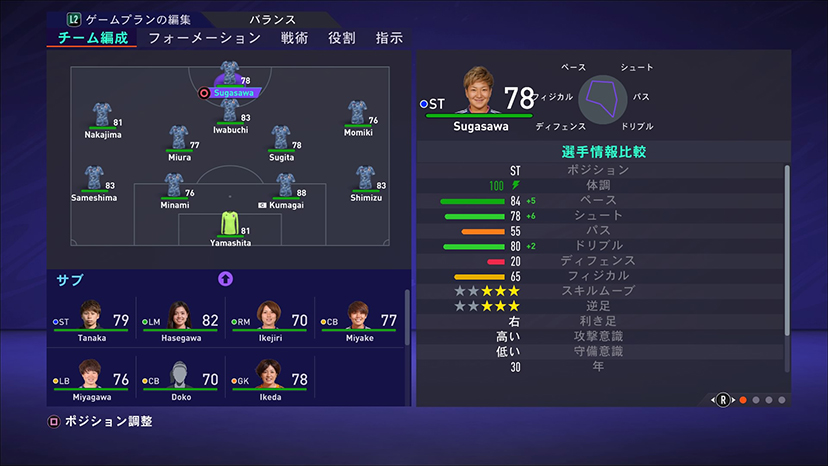
Task: Open the 戦術 tab
Action: pos(294,38)
